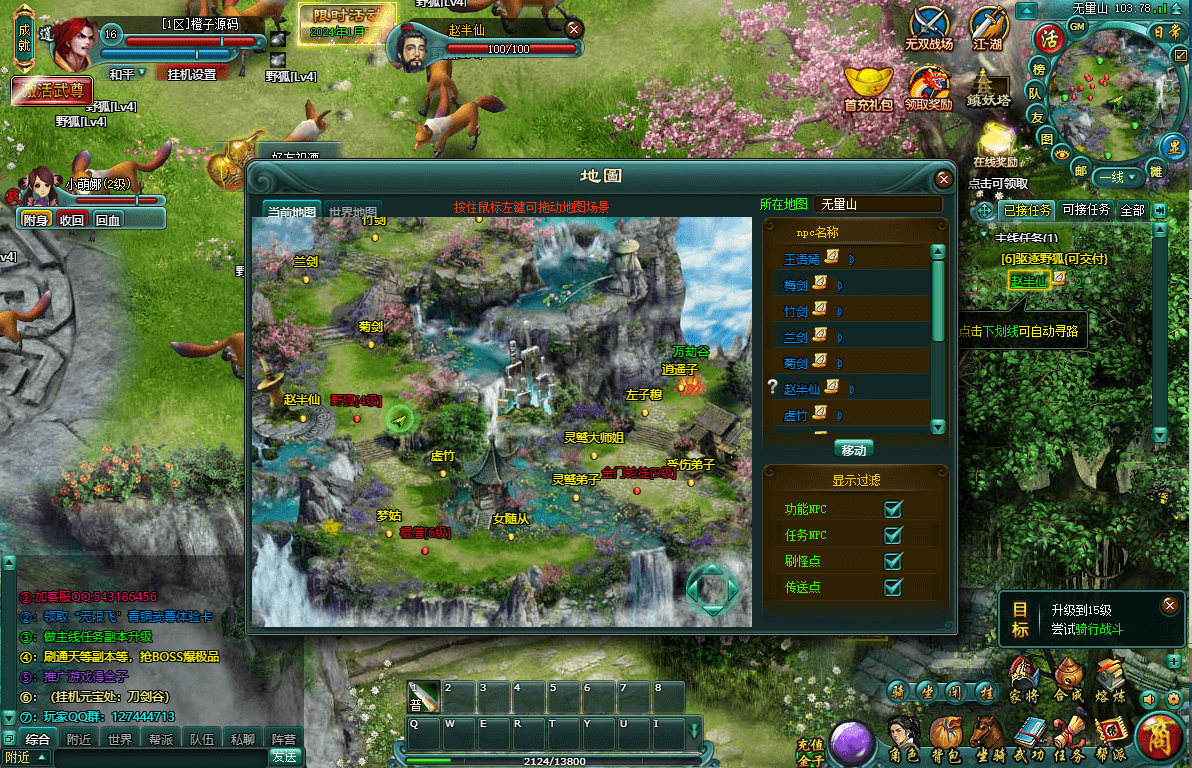Toggle the 传送点 filter checkbox

click(x=893, y=587)
